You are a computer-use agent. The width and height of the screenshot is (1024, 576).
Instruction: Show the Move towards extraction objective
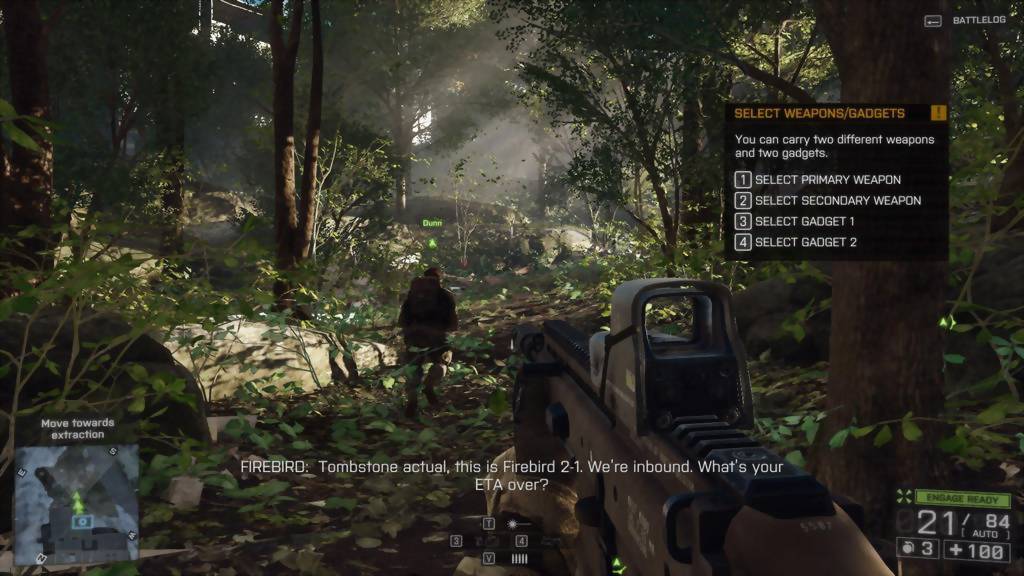pyautogui.click(x=77, y=429)
